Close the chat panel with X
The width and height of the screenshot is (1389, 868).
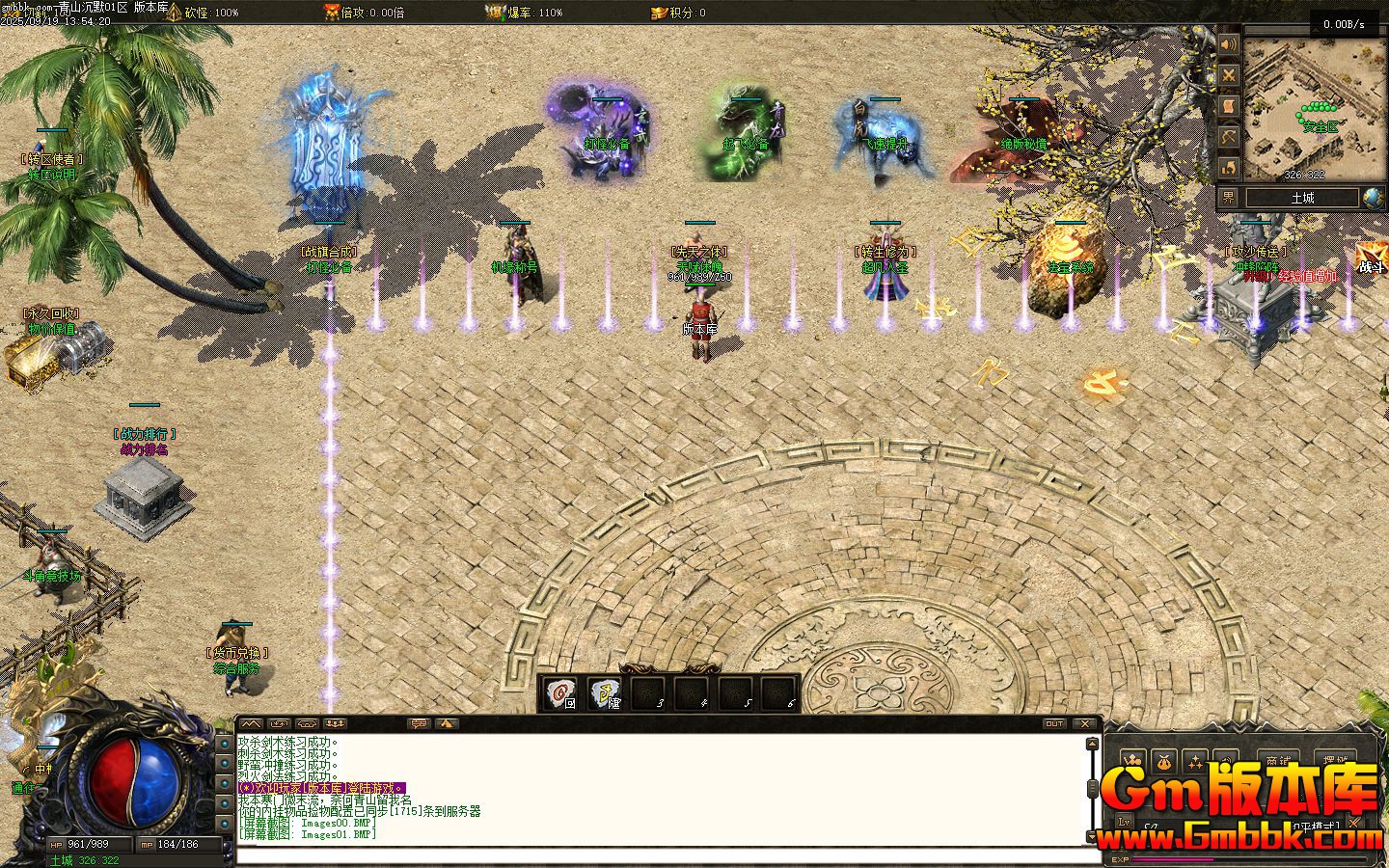pos(1086,723)
